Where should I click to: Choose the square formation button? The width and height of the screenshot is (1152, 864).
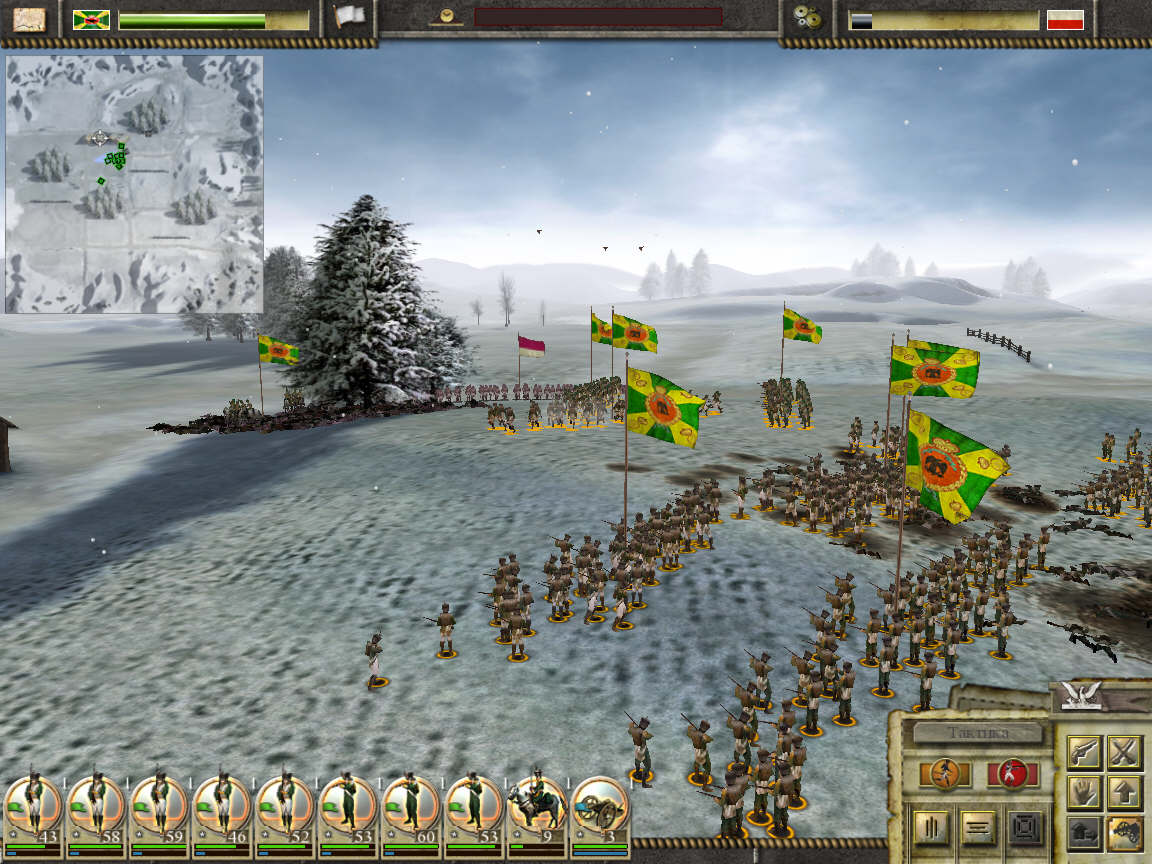[1024, 827]
